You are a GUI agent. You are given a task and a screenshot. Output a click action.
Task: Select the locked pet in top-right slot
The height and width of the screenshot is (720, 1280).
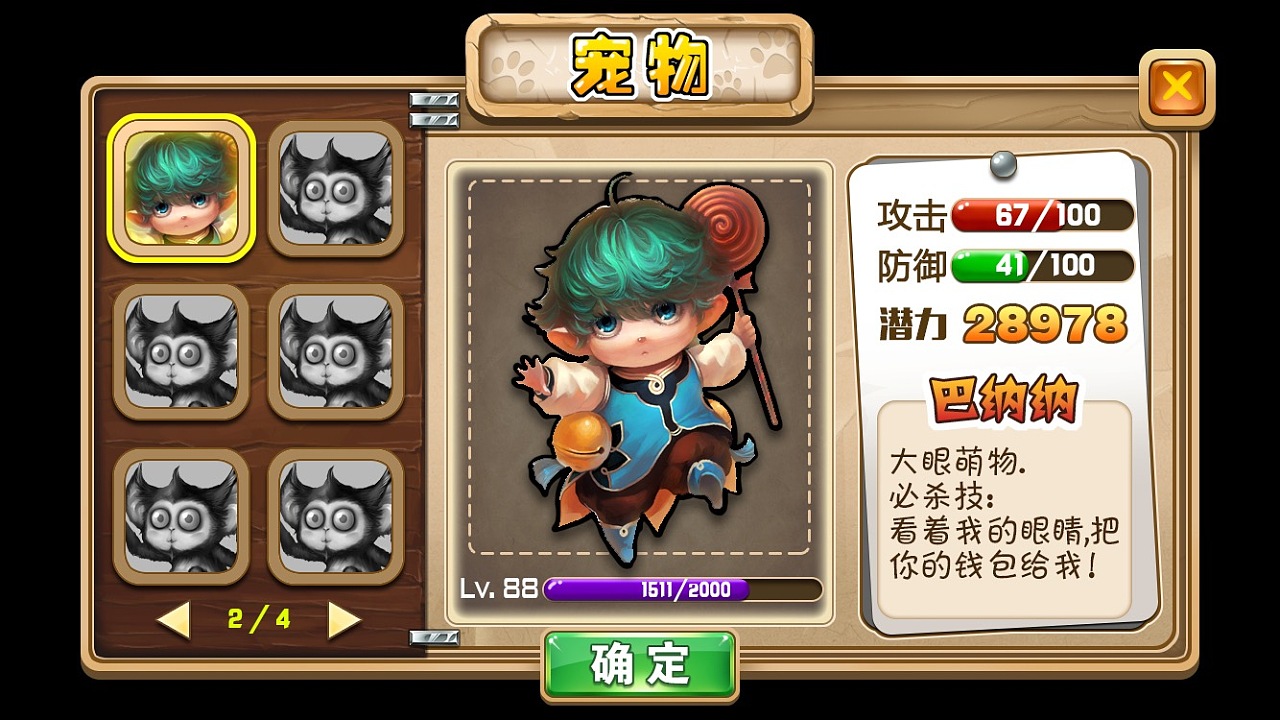point(337,188)
